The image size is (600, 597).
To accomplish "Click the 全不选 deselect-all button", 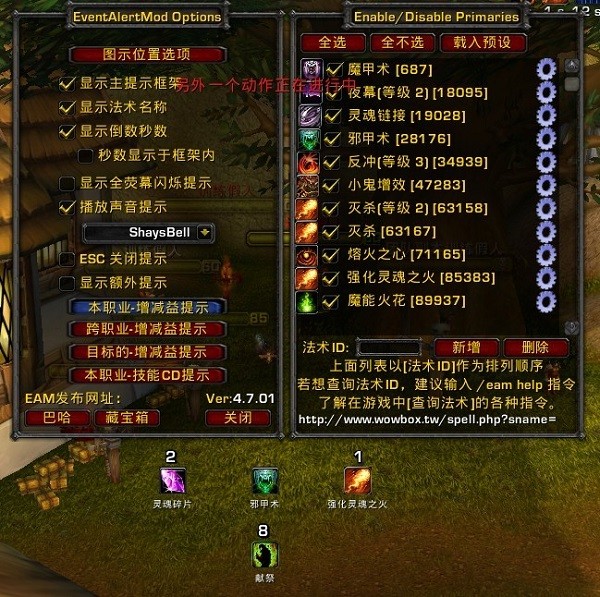I will pos(402,43).
